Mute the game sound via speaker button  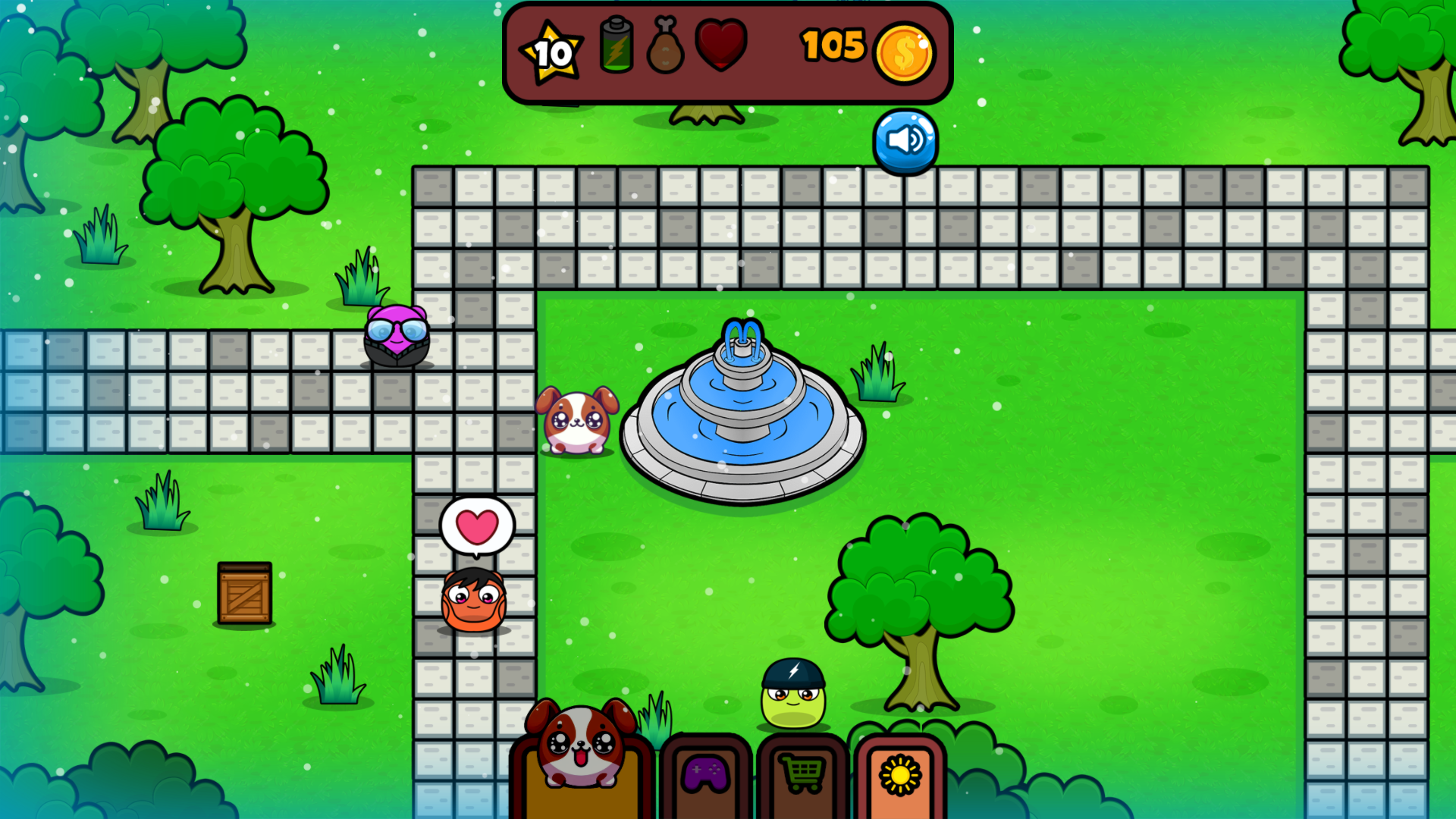tap(905, 140)
